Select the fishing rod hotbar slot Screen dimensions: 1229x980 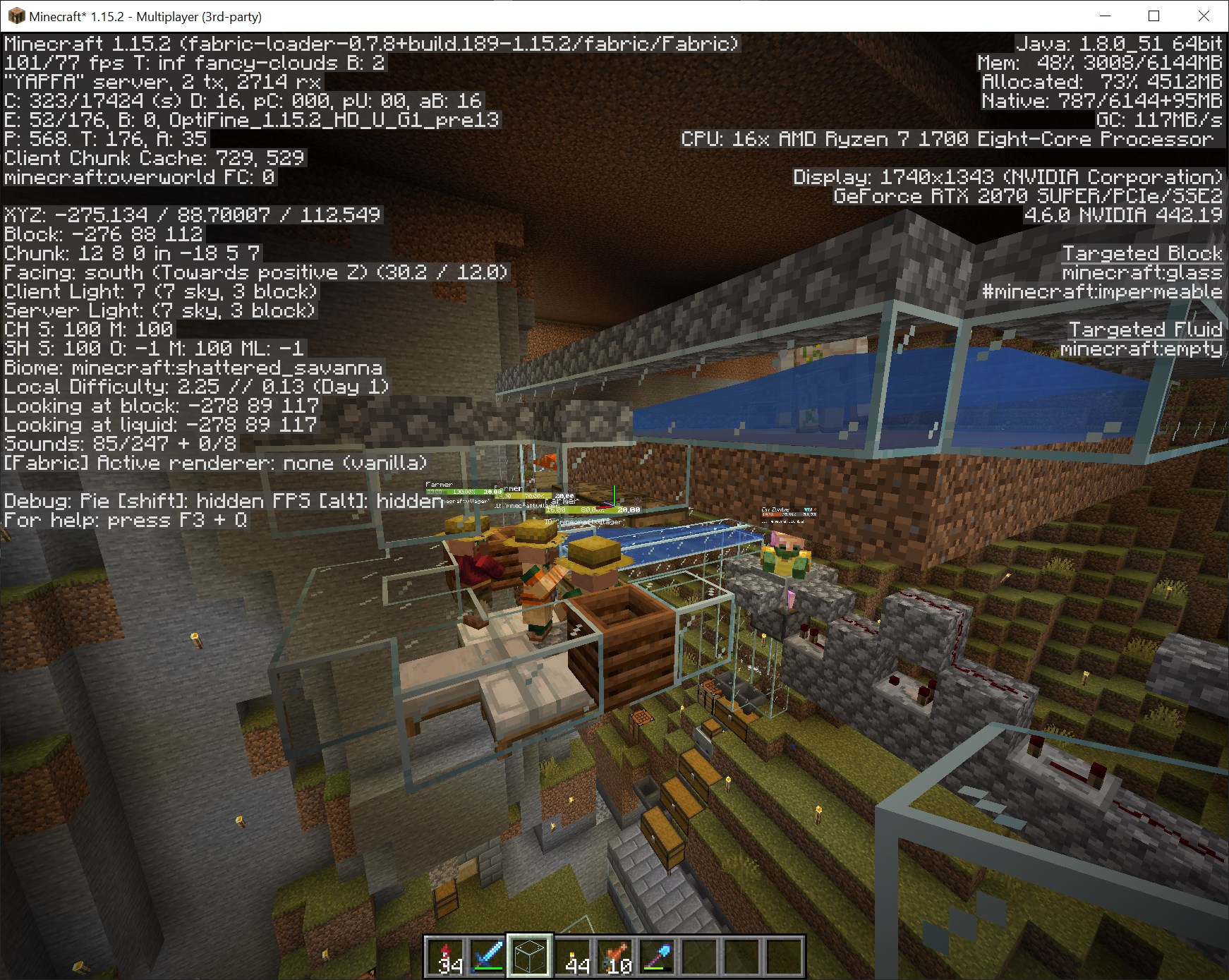coord(617,958)
